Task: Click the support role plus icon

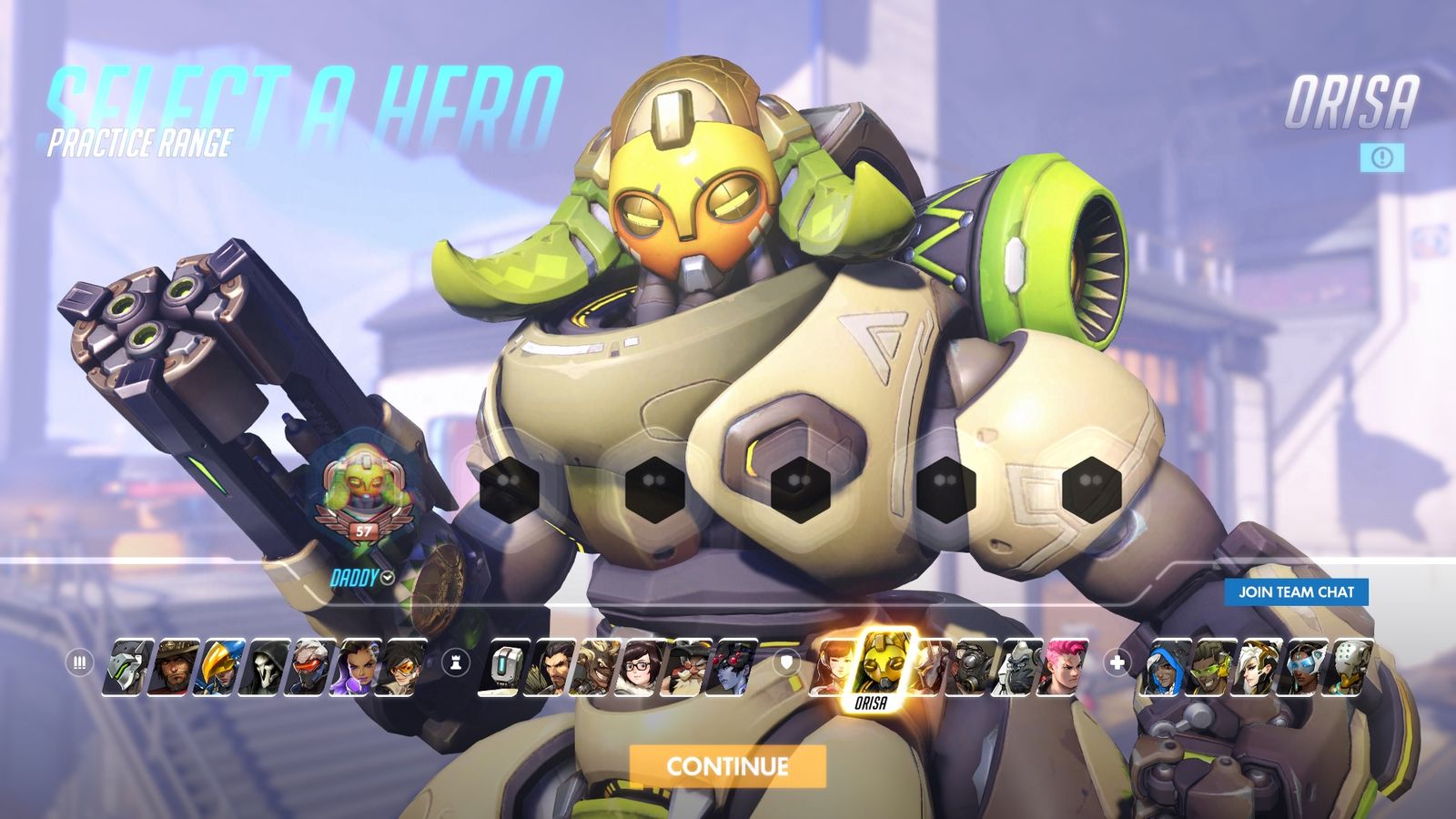Action: tap(1117, 662)
